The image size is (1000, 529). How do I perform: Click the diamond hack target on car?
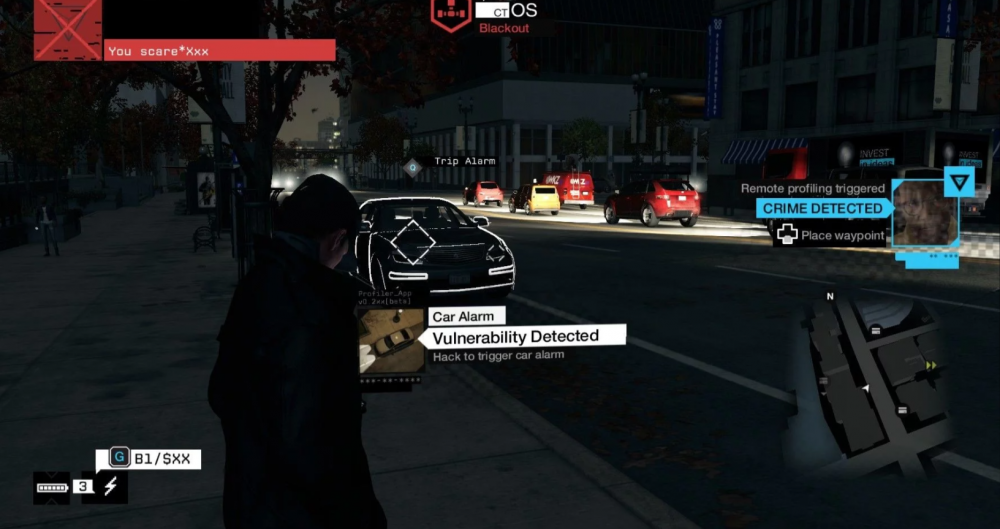(411, 244)
